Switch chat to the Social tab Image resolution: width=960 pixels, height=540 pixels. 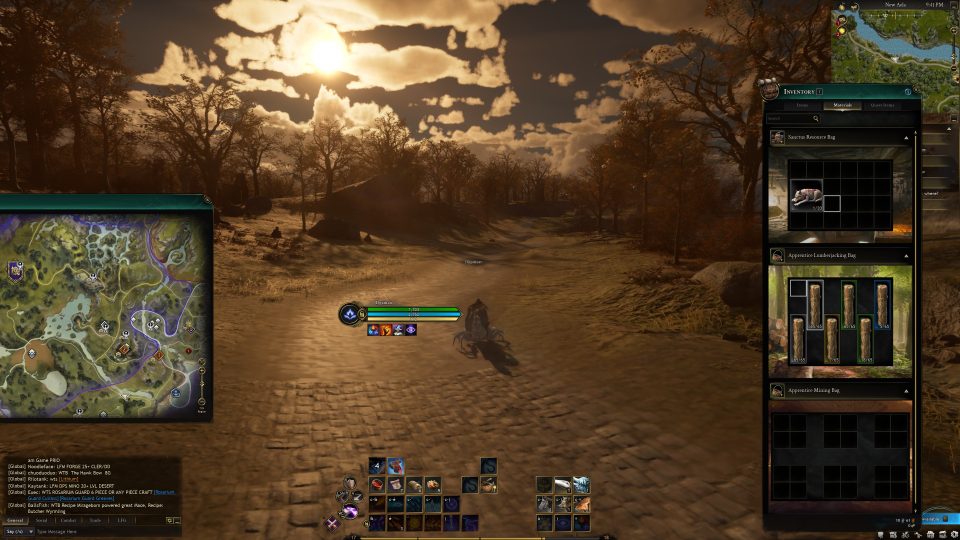tap(41, 520)
